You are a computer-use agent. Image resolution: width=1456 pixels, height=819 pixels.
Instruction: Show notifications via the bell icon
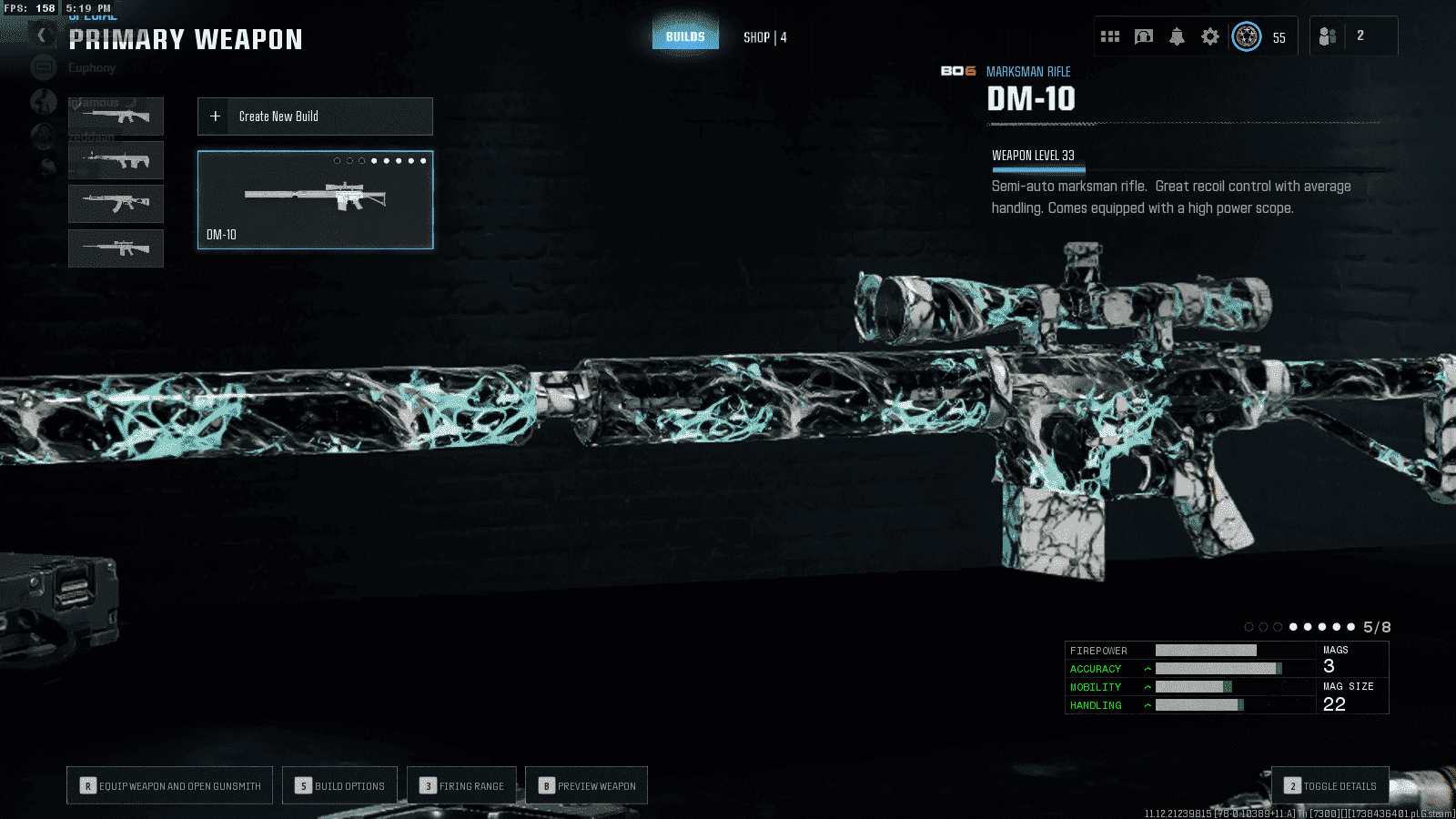pos(1177,36)
